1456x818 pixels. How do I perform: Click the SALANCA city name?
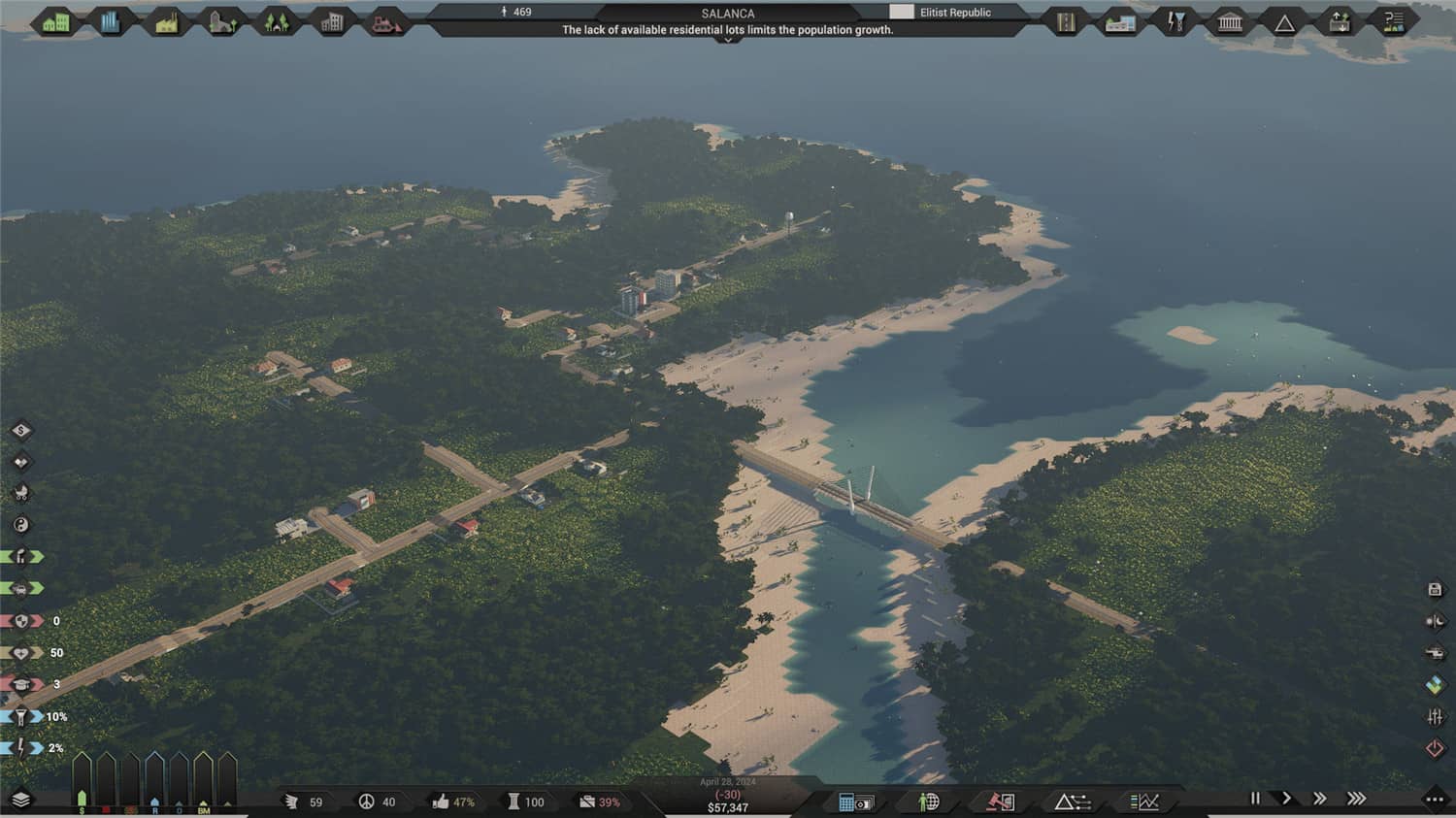click(x=728, y=13)
